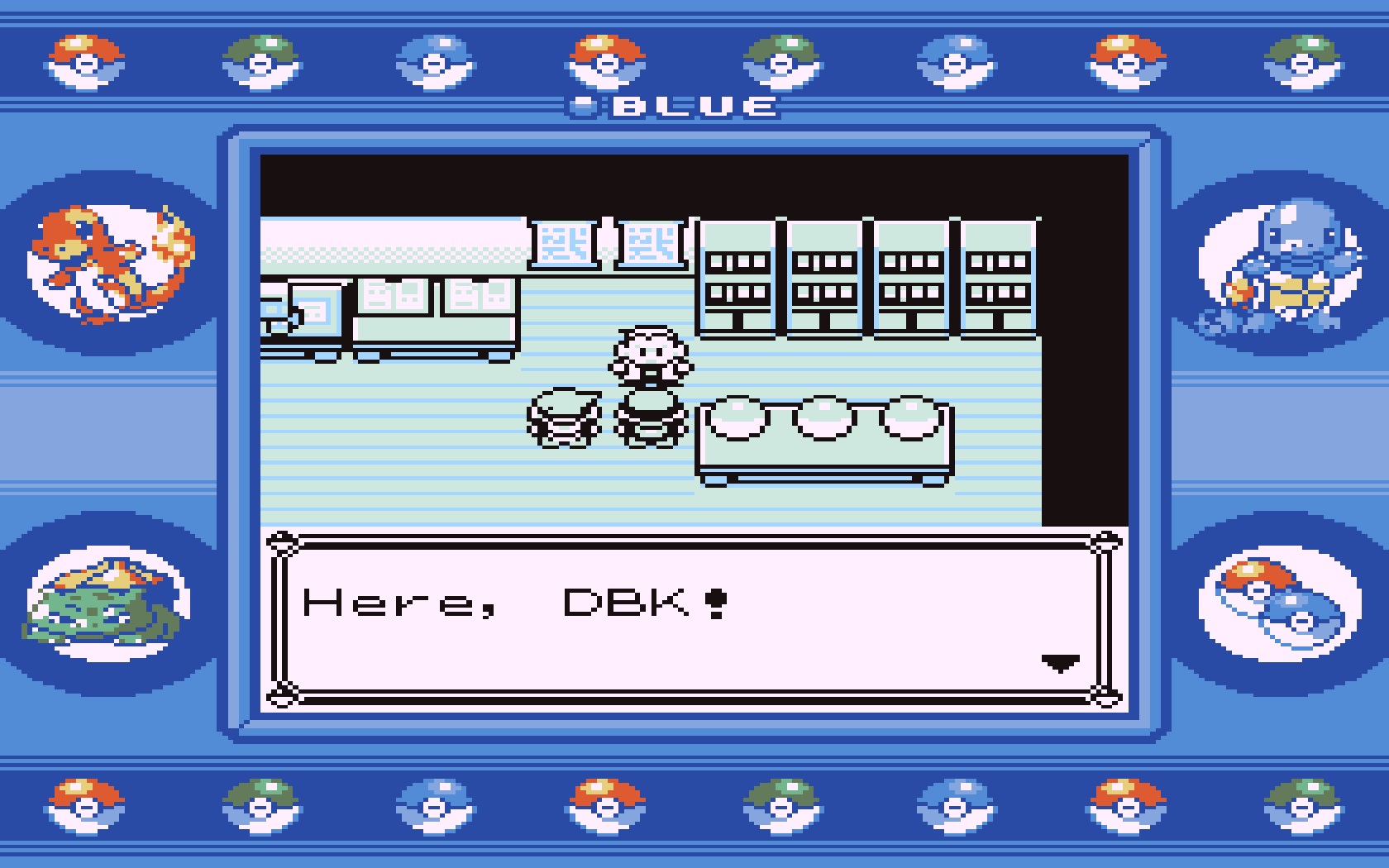
Task: Select the rightmost Poké Ball on the lab table
Action: [909, 417]
